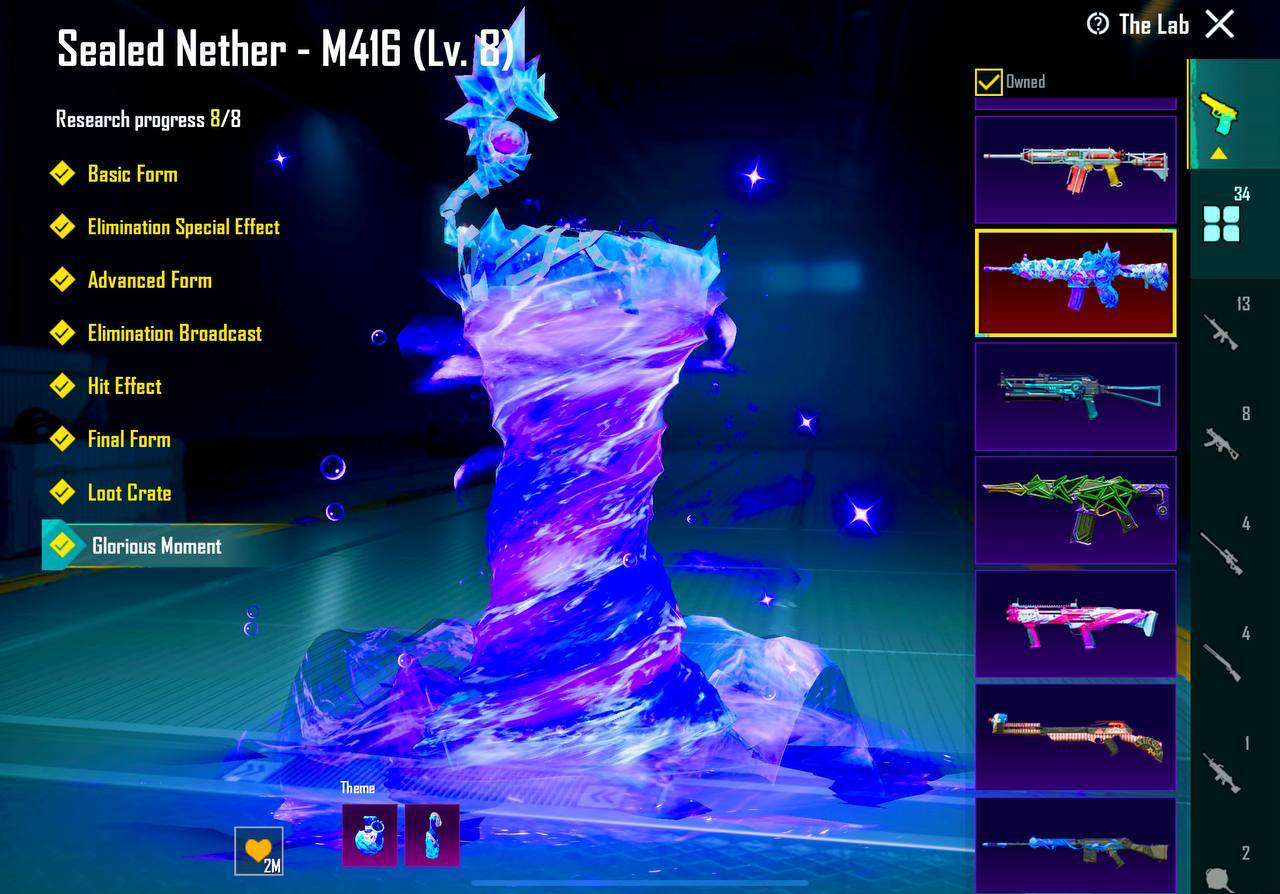Viewport: 1280px width, 894px height.
Task: Select the pink and white gun skin
Action: (1075, 623)
